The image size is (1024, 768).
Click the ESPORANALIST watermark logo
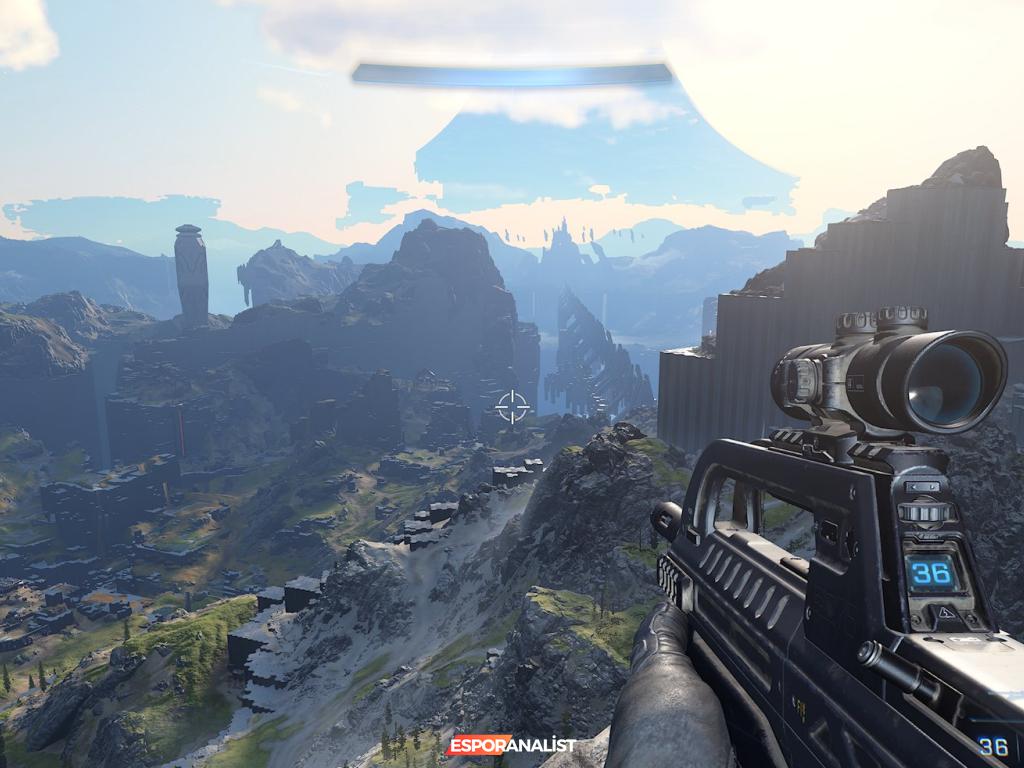pos(511,745)
